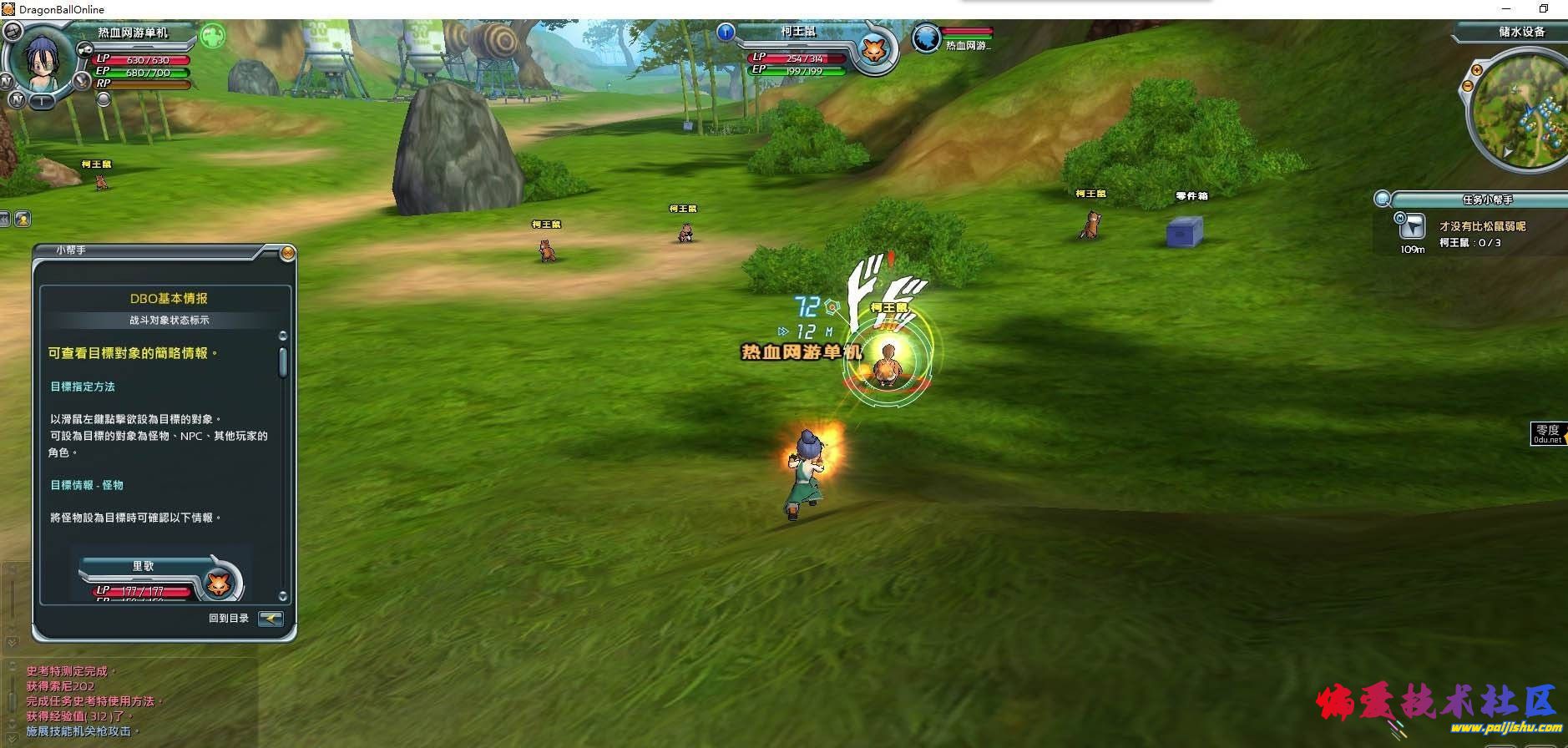The width and height of the screenshot is (1568, 748).
Task: Click the sword icon beside player portrait
Action: pos(81,81)
